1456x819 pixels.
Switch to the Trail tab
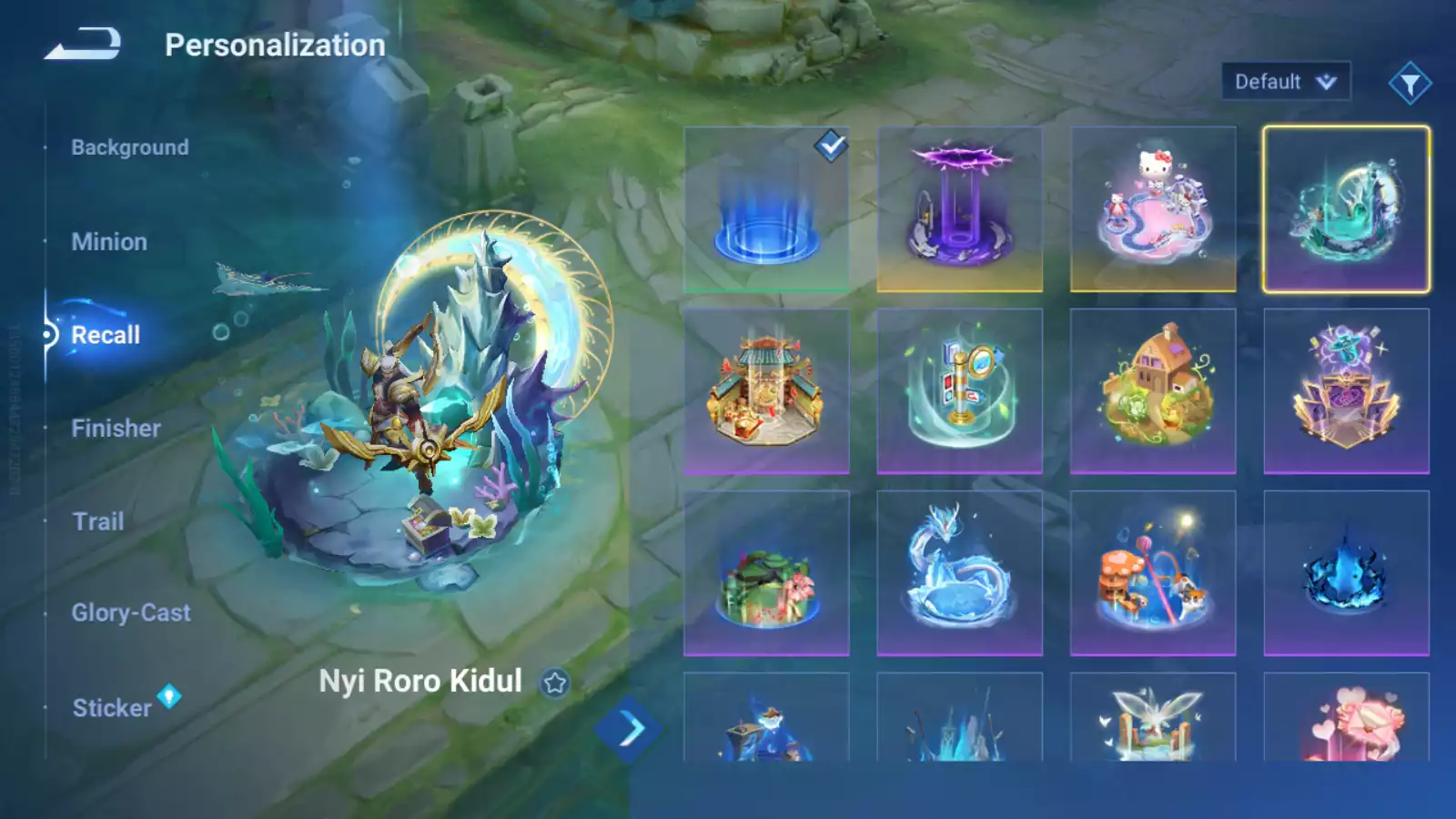(98, 521)
